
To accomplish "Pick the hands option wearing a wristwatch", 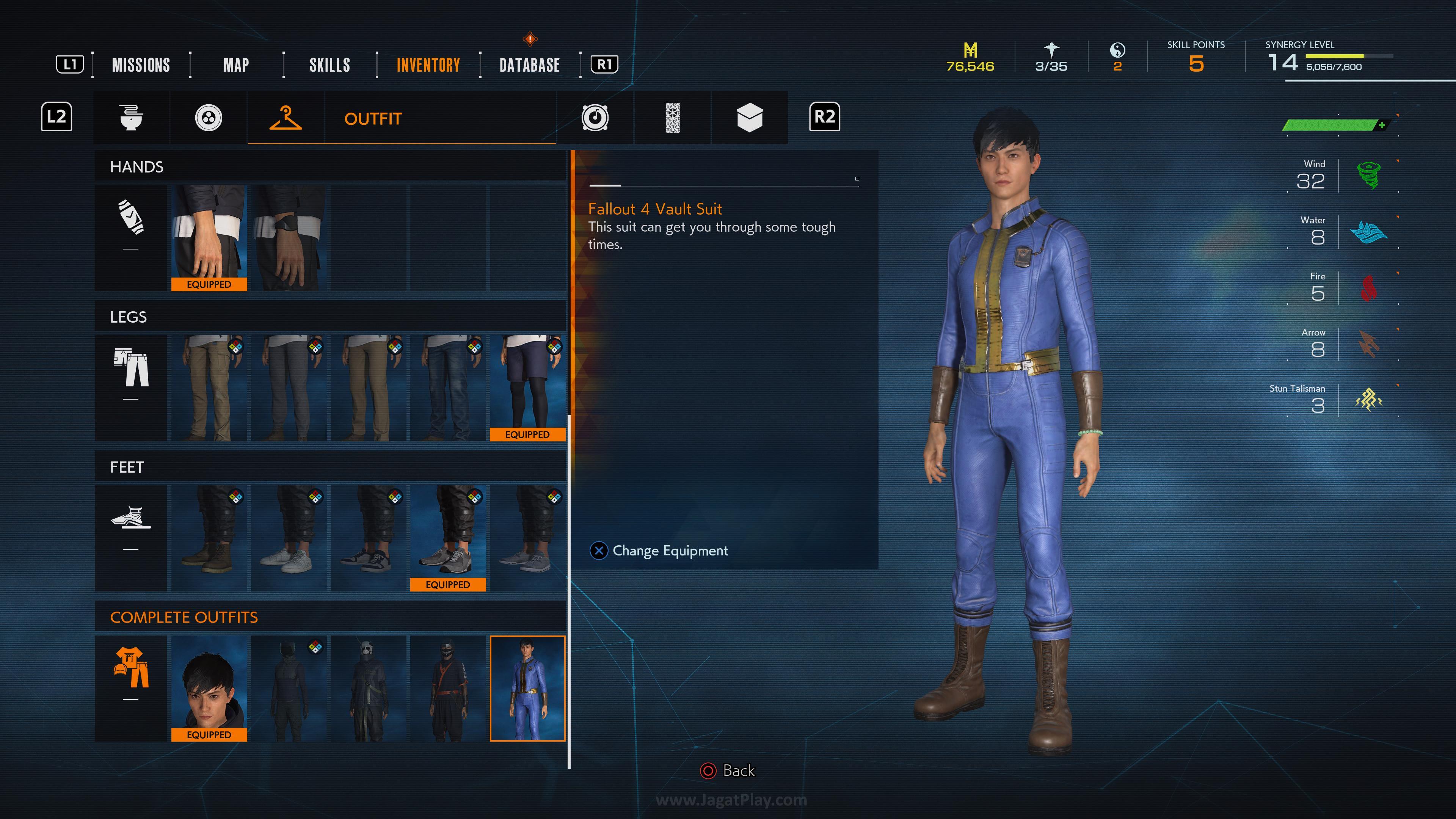I will pyautogui.click(x=289, y=237).
